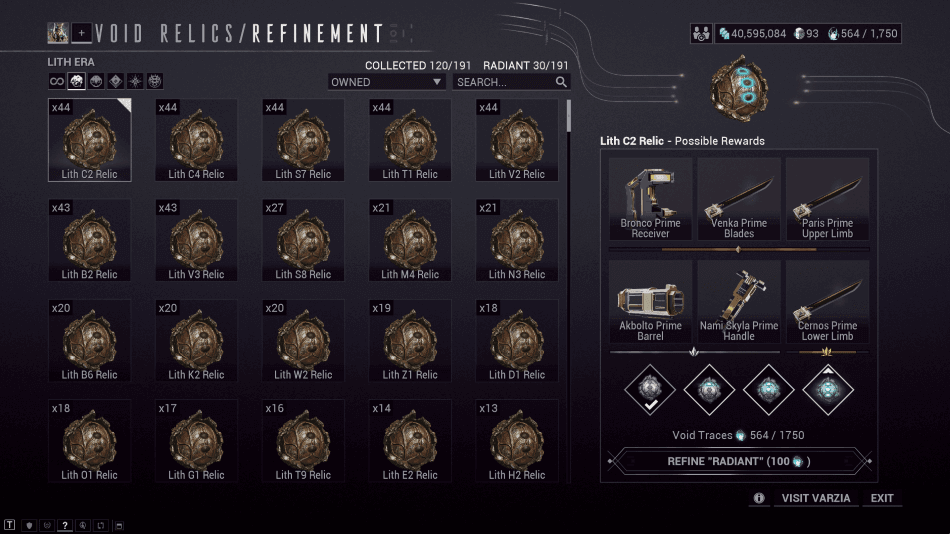Select the Lith K2 Relic
This screenshot has width=950, height=534.
point(197,341)
